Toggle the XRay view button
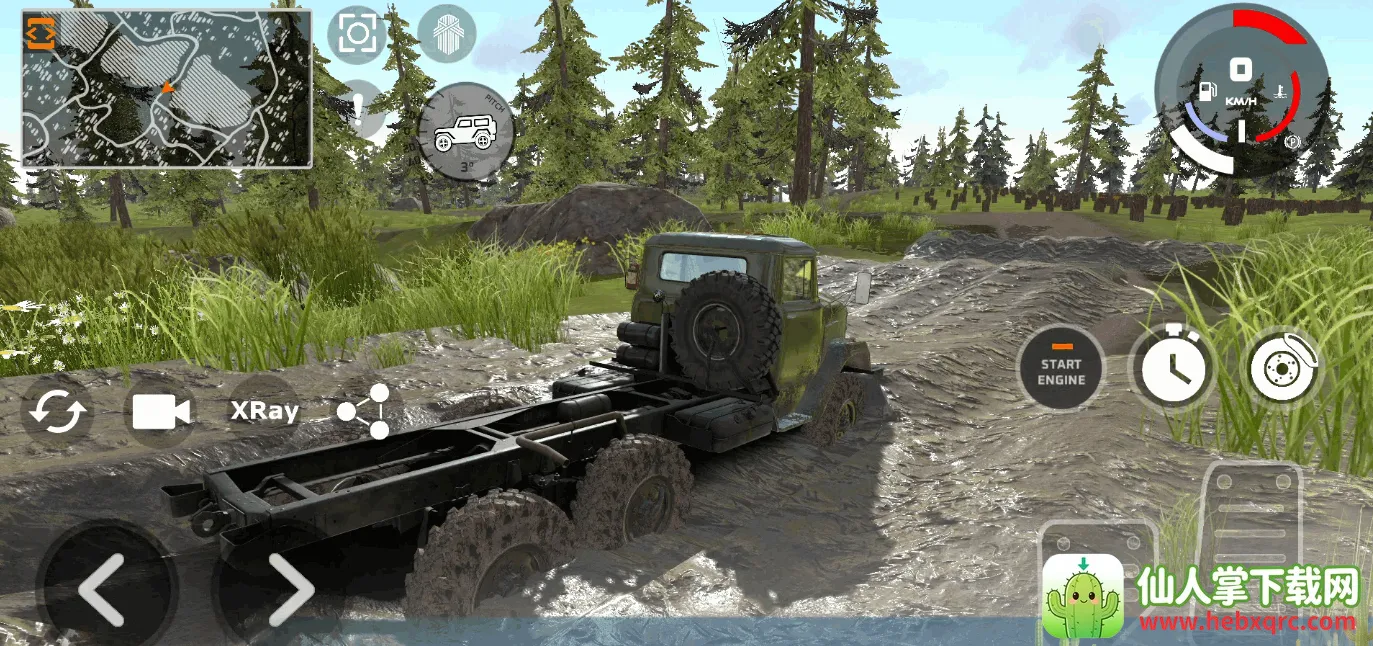 coord(264,411)
